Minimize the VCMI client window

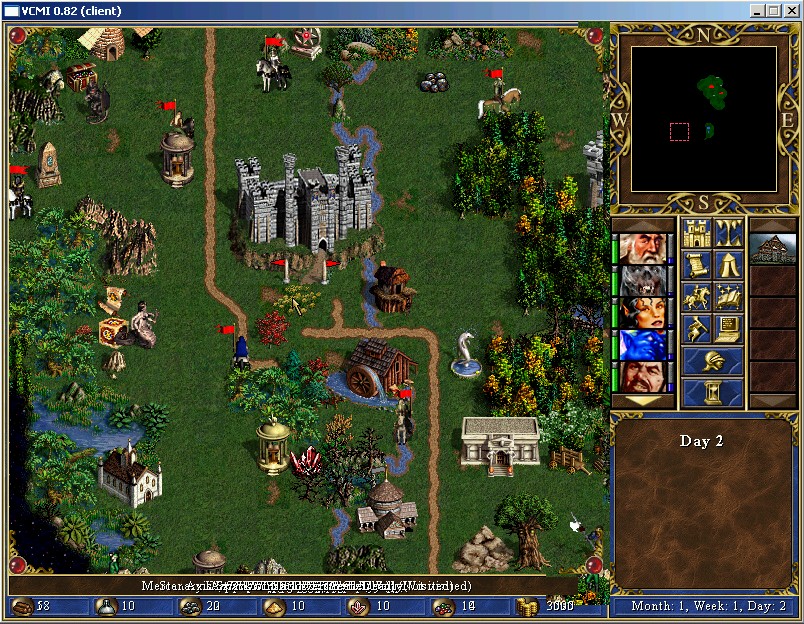758,10
